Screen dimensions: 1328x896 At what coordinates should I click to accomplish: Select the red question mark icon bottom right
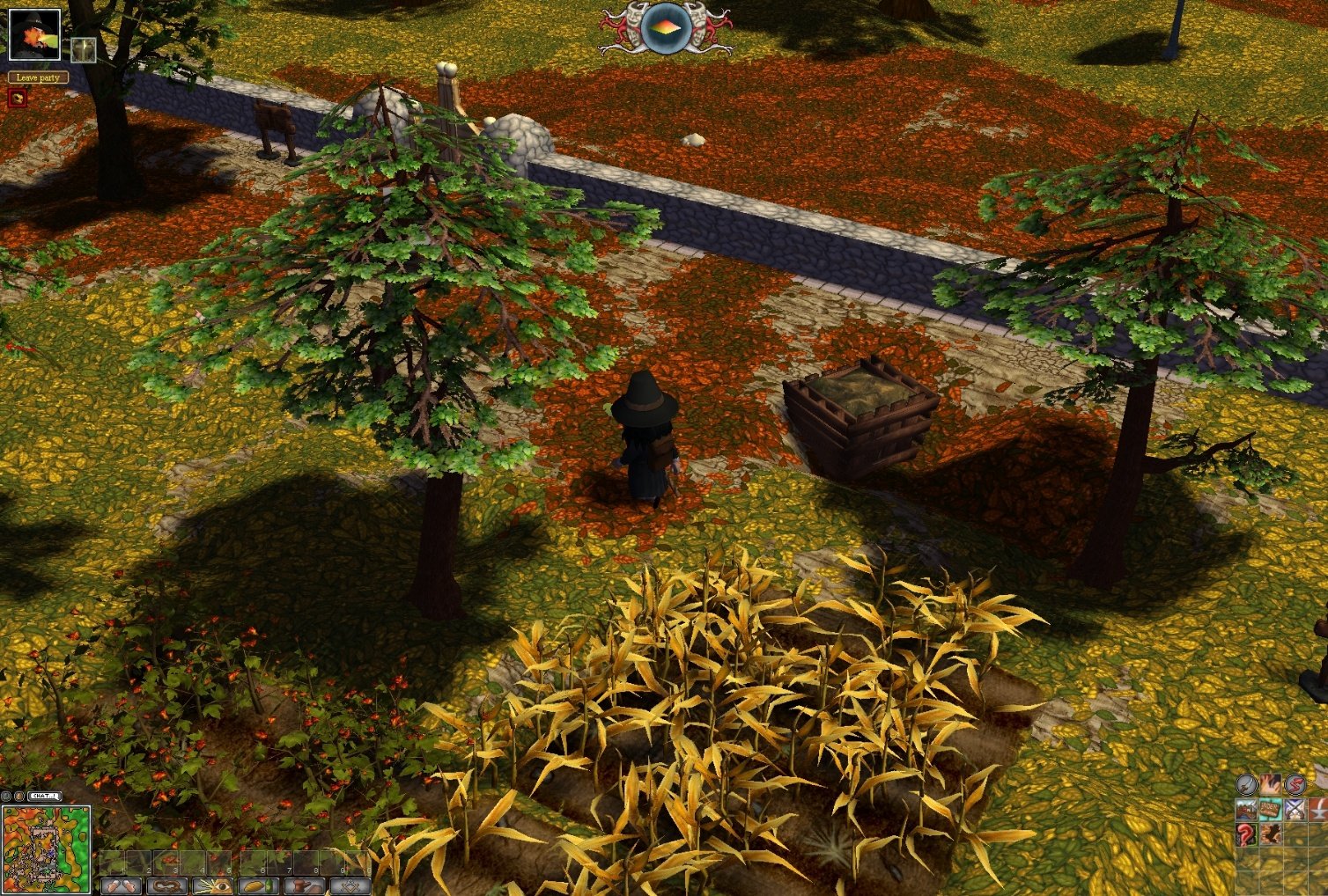pyautogui.click(x=1244, y=834)
